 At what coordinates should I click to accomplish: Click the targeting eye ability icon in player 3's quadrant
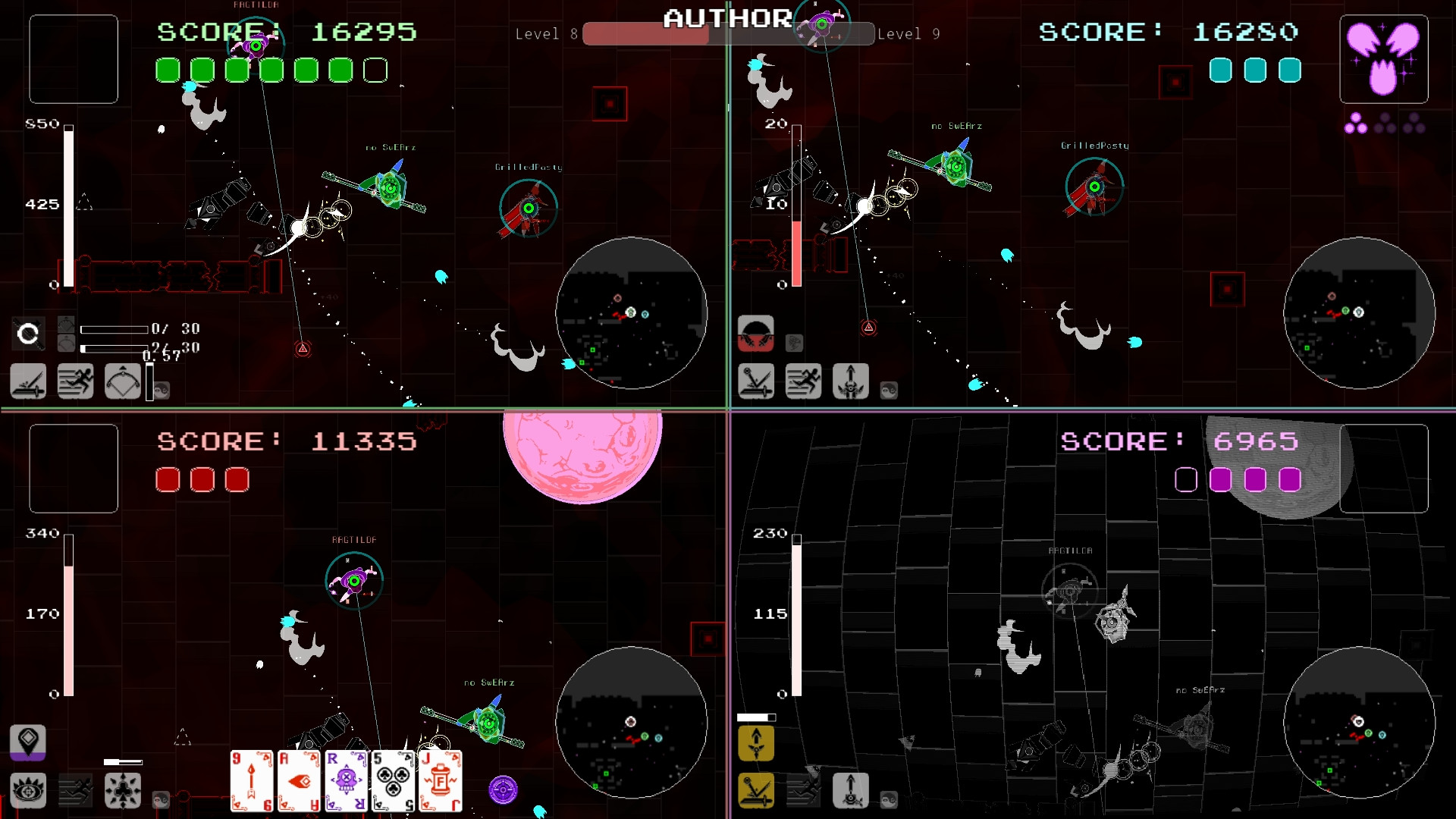(x=28, y=790)
